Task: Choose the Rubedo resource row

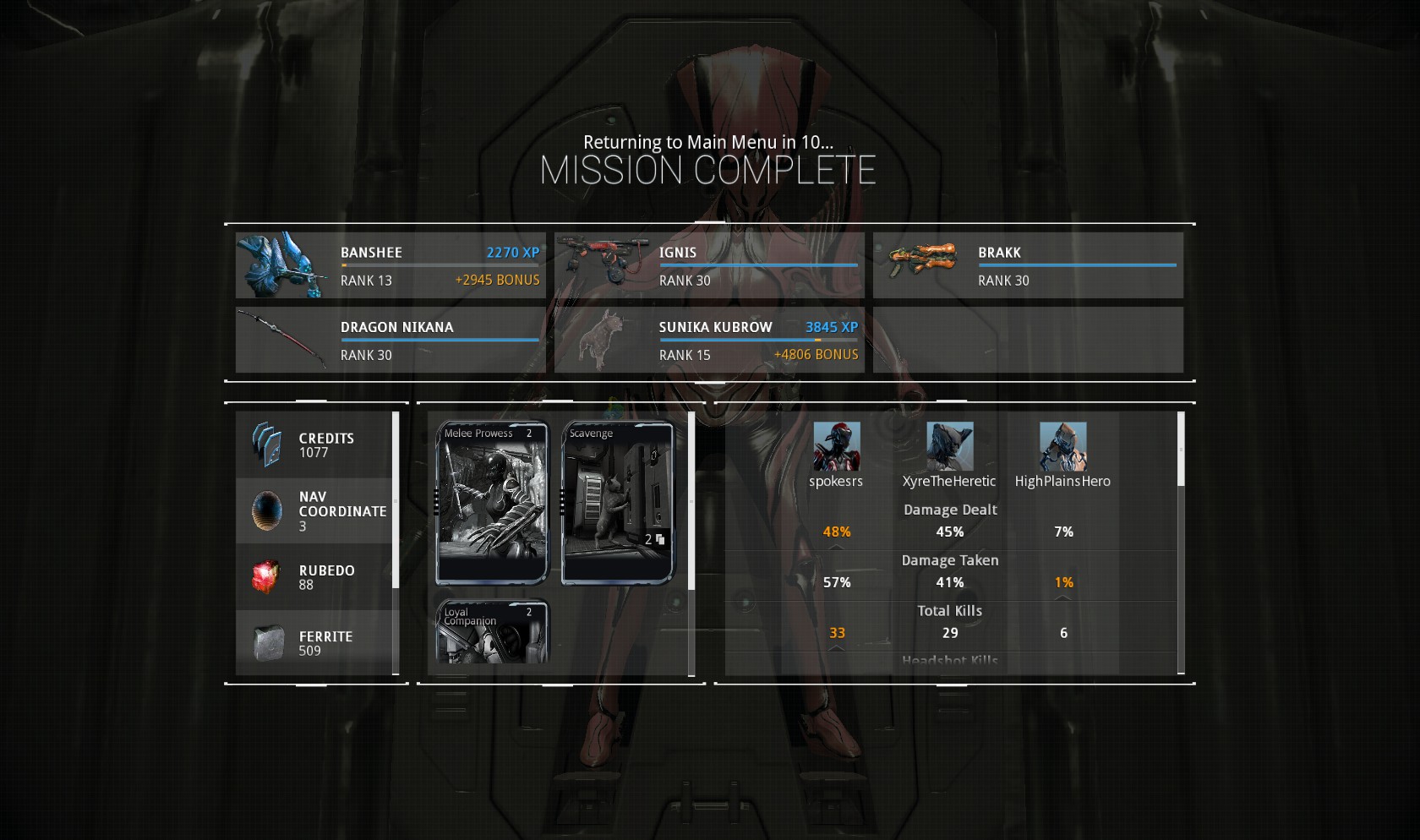Action: [x=314, y=576]
